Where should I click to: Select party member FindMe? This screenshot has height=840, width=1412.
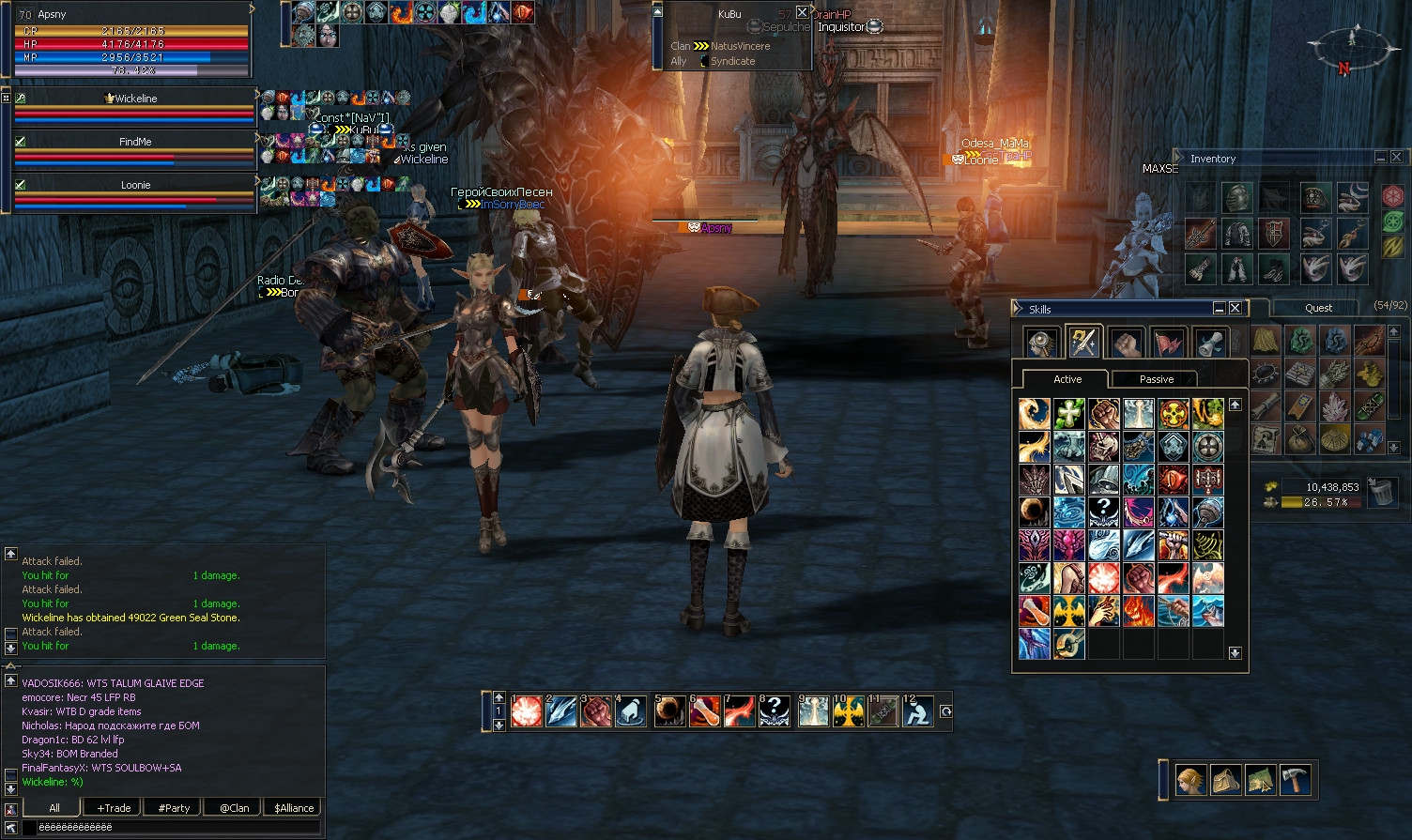(x=135, y=142)
